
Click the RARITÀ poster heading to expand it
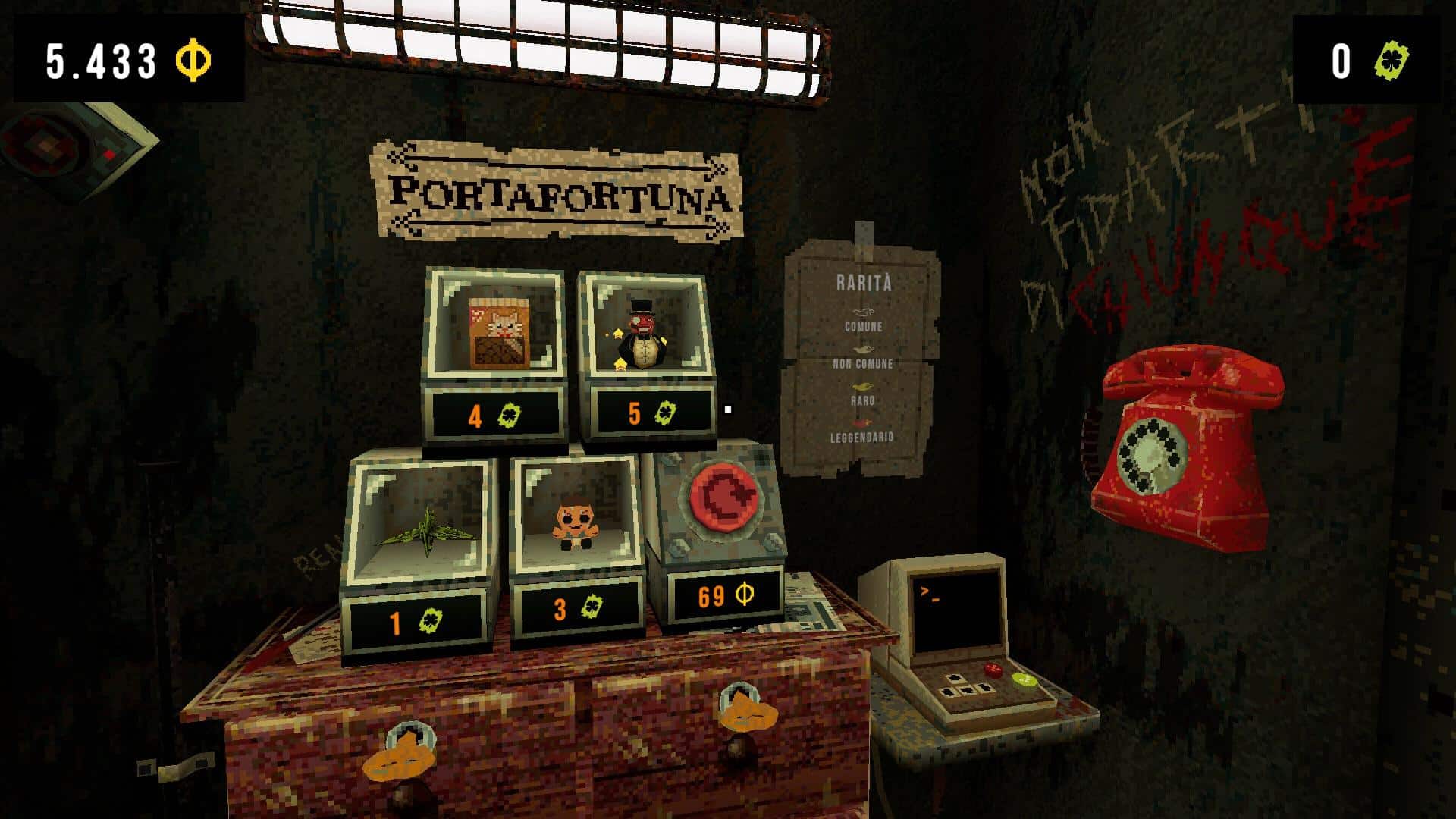pos(864,282)
